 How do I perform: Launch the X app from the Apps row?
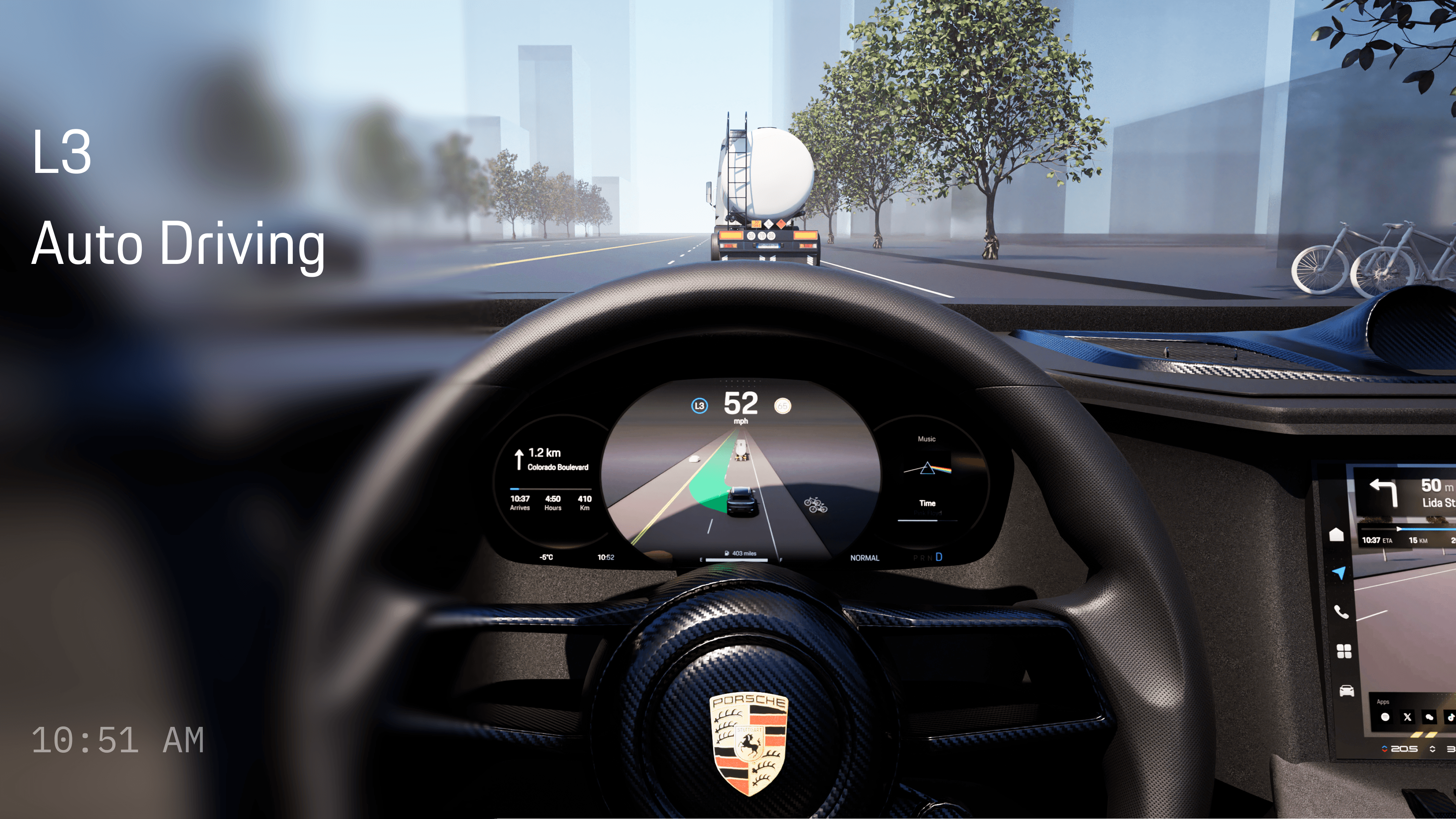1407,717
